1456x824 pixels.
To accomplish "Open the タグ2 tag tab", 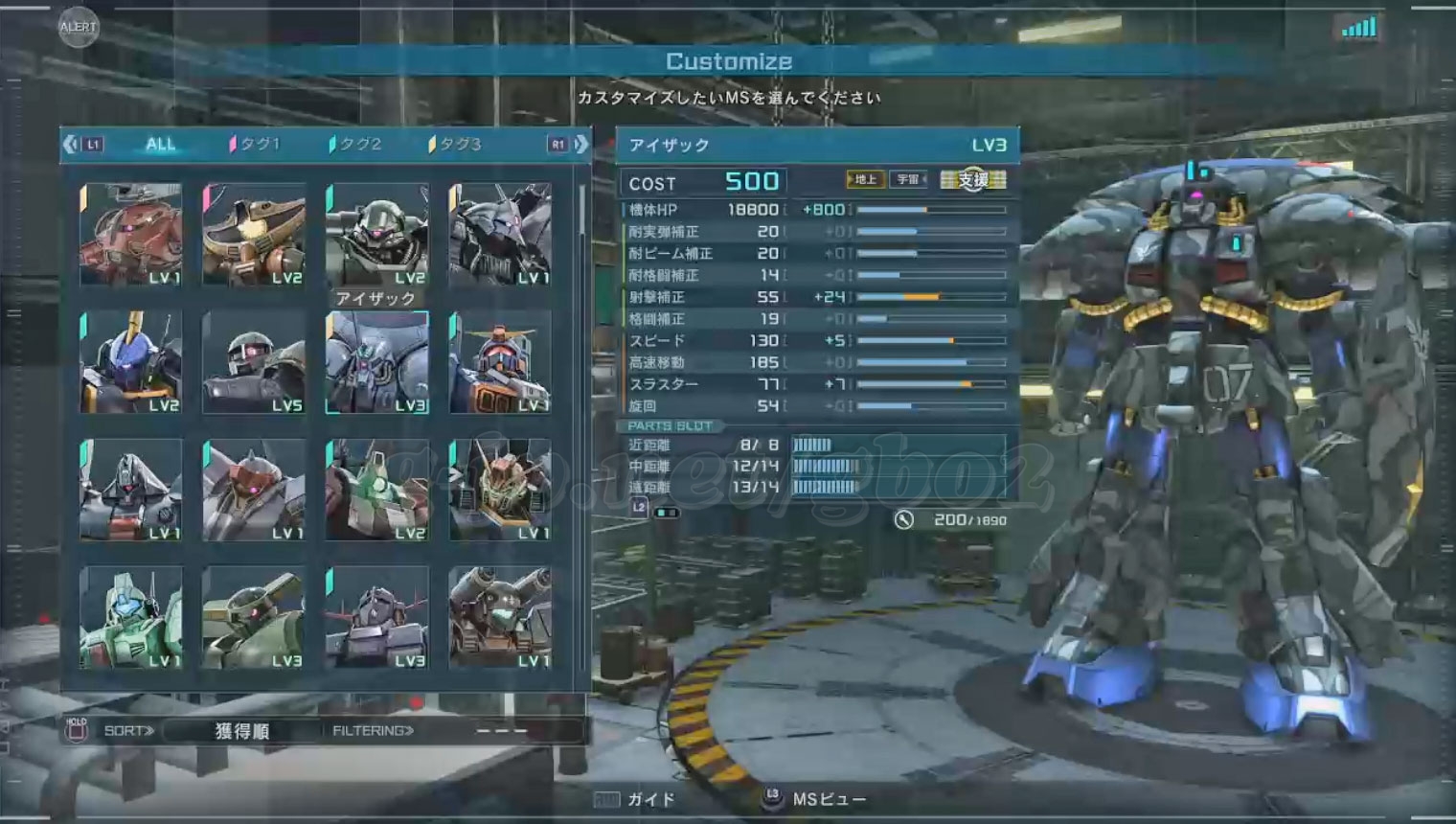I will [355, 145].
